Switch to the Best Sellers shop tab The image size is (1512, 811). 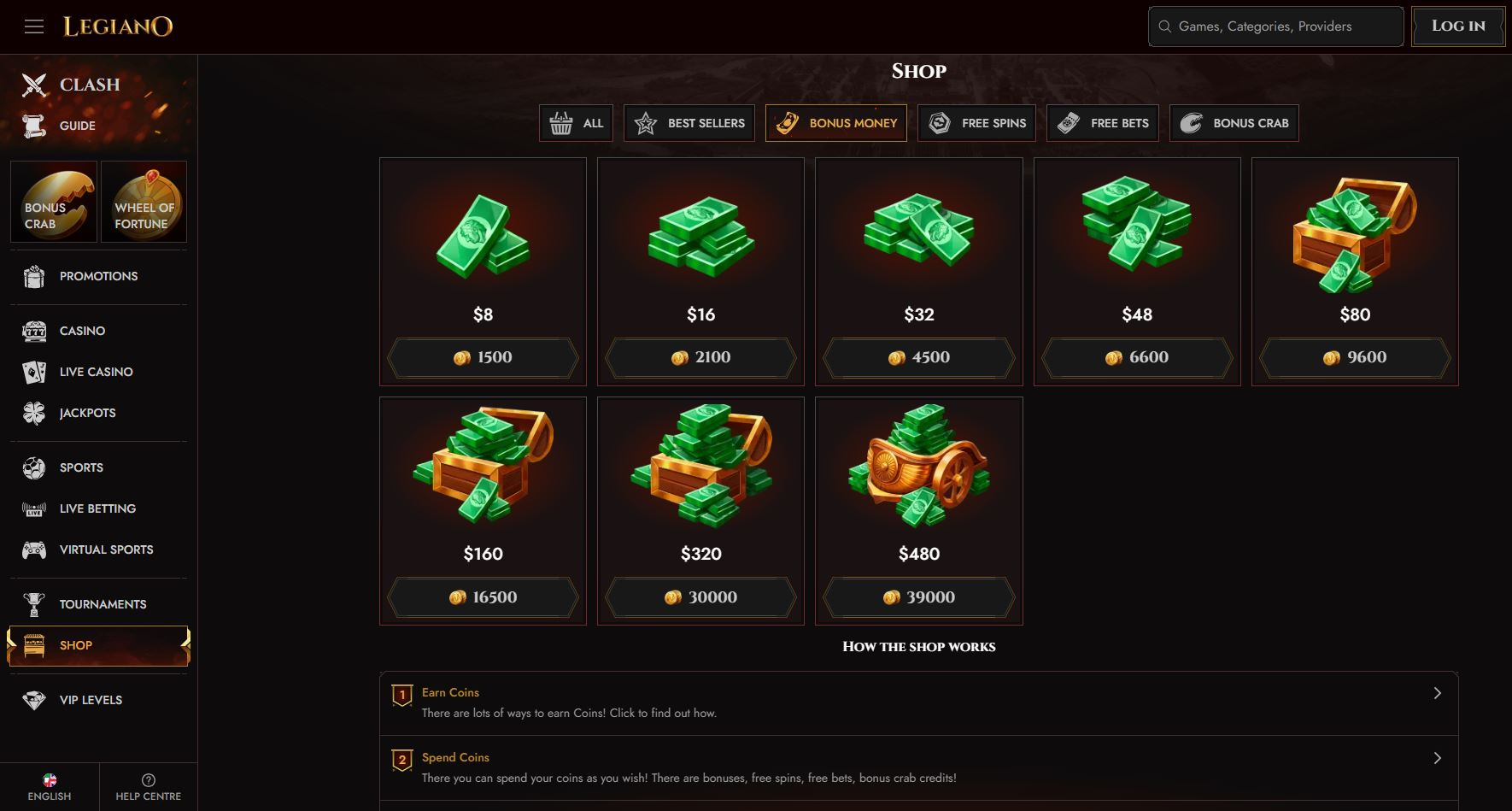689,123
